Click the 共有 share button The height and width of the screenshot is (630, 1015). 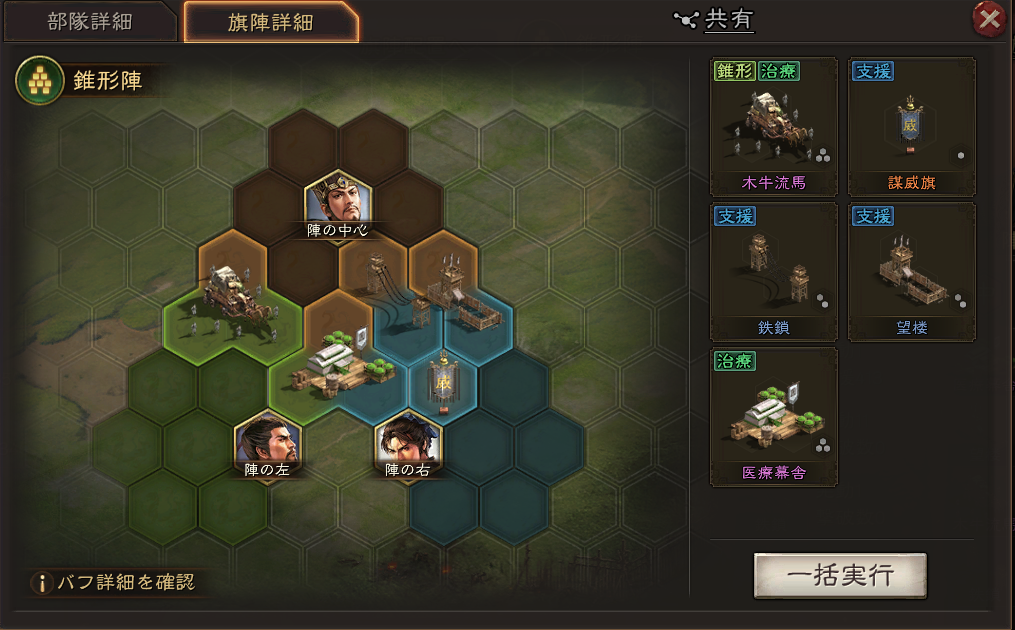point(716,19)
